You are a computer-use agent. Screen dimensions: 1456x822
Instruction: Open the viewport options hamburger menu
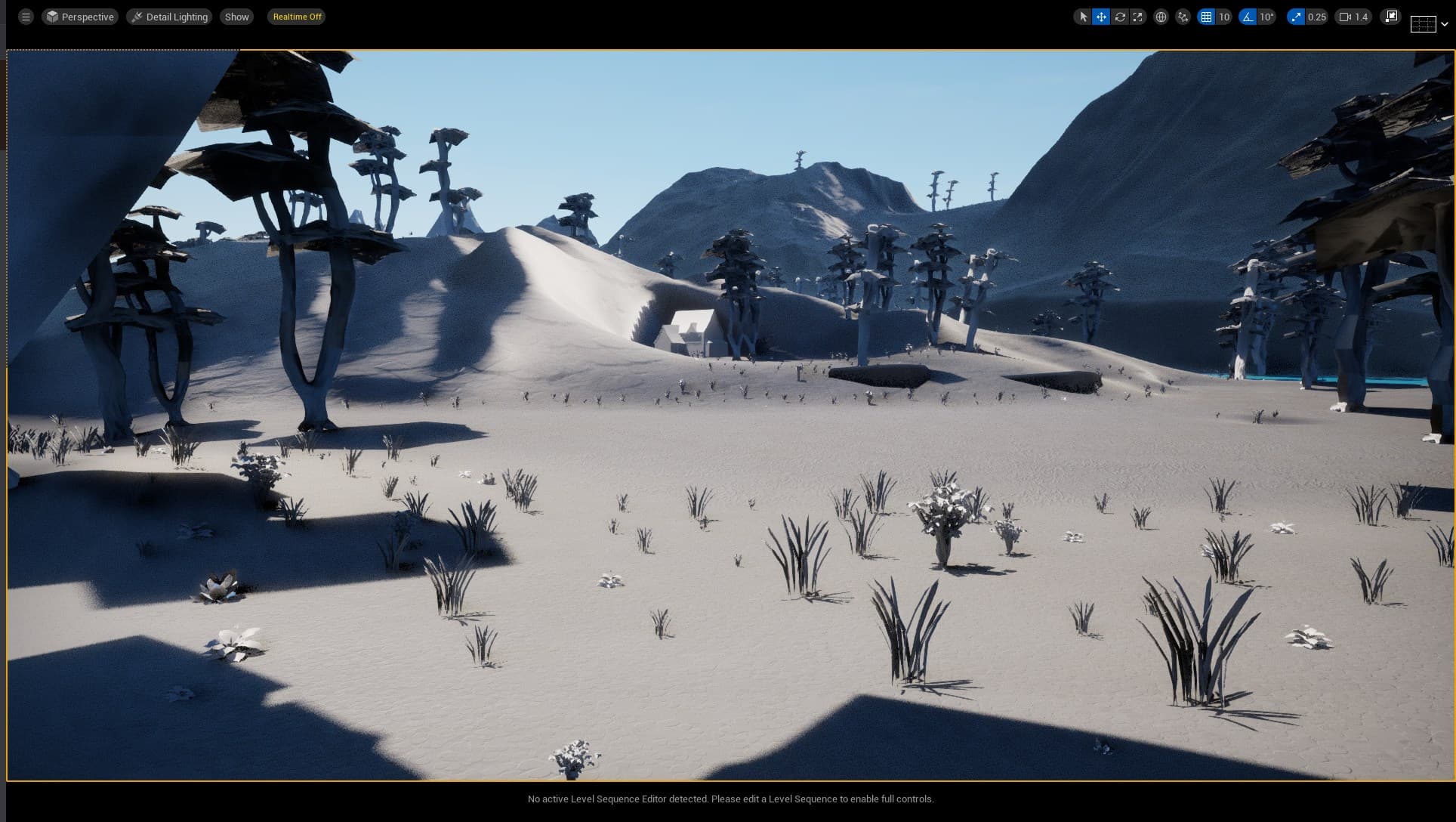click(25, 15)
